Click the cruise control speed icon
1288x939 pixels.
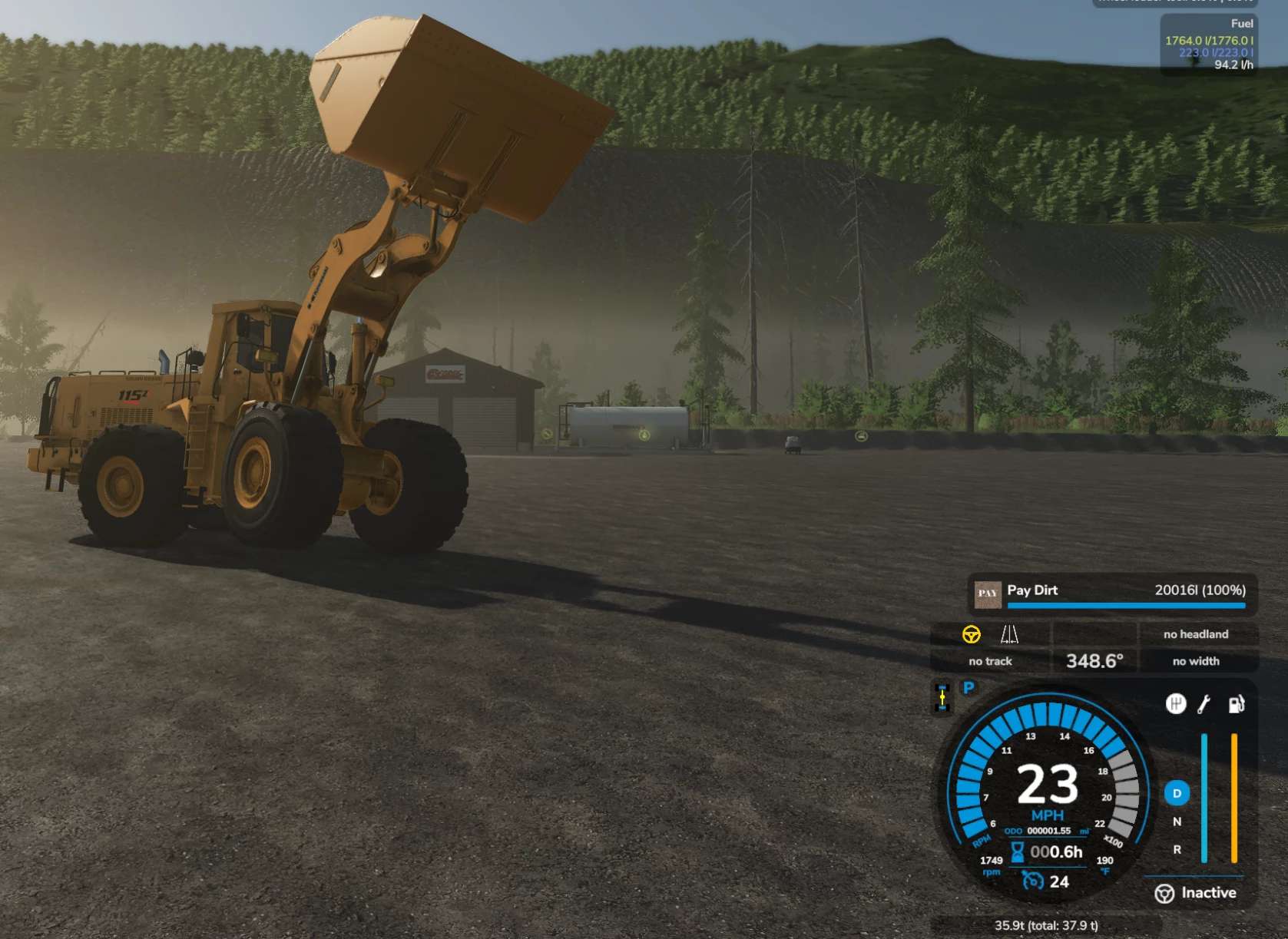[1033, 881]
